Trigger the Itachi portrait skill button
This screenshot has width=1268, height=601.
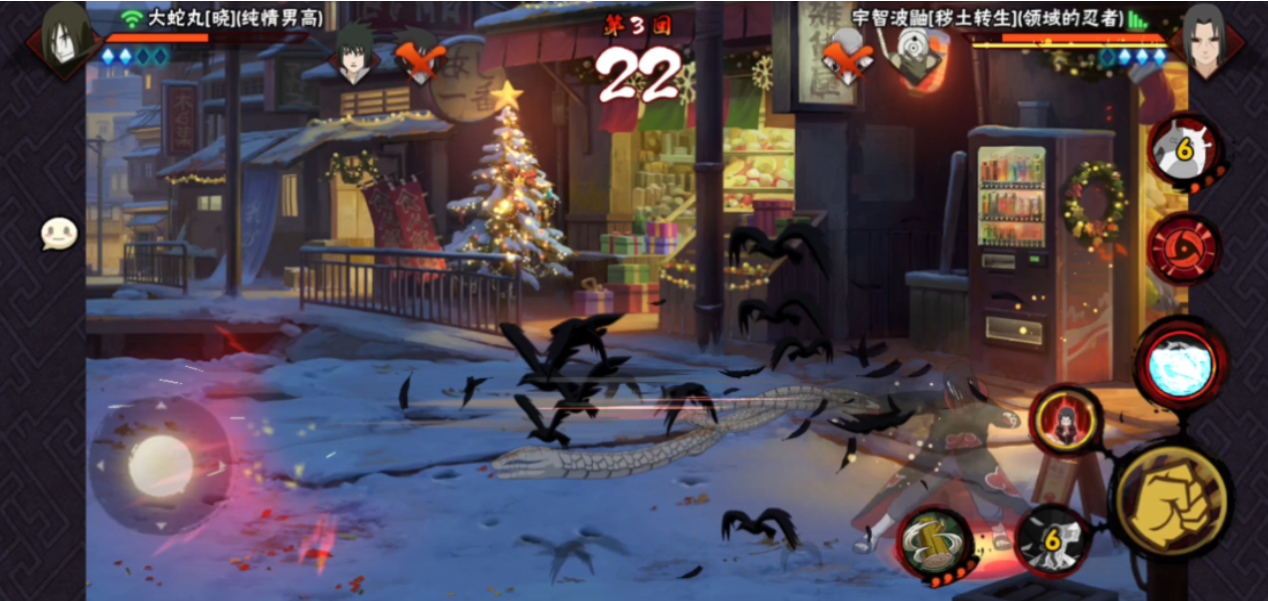(1066, 421)
